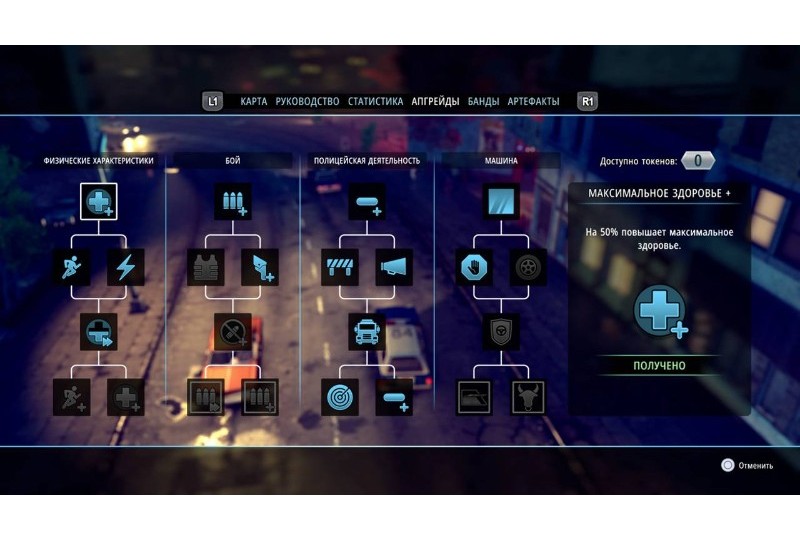The height and width of the screenshot is (540, 800).
Task: Choose the stop hand sign upgrade
Action: pyautogui.click(x=474, y=267)
